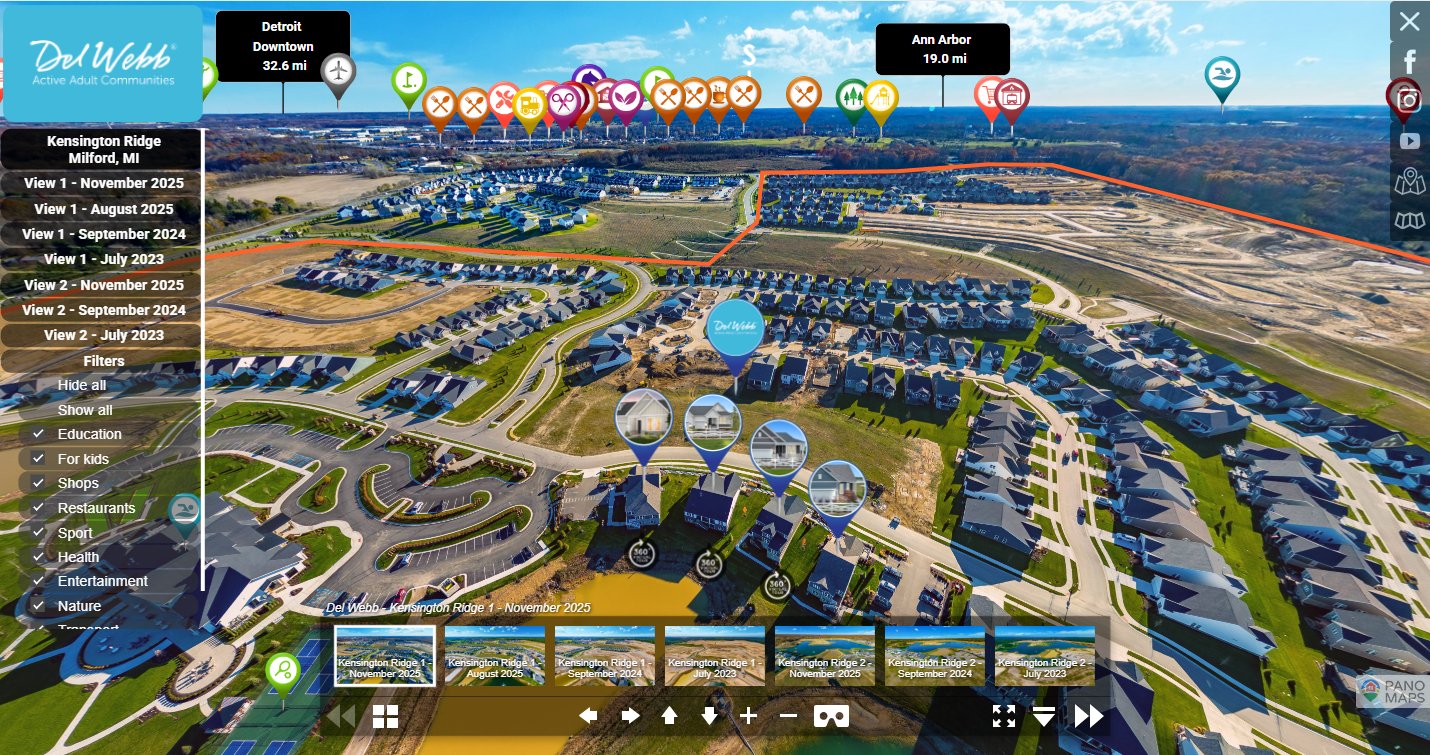Choose Hide all in the Filters list
This screenshot has height=755, width=1430.
coord(82,385)
